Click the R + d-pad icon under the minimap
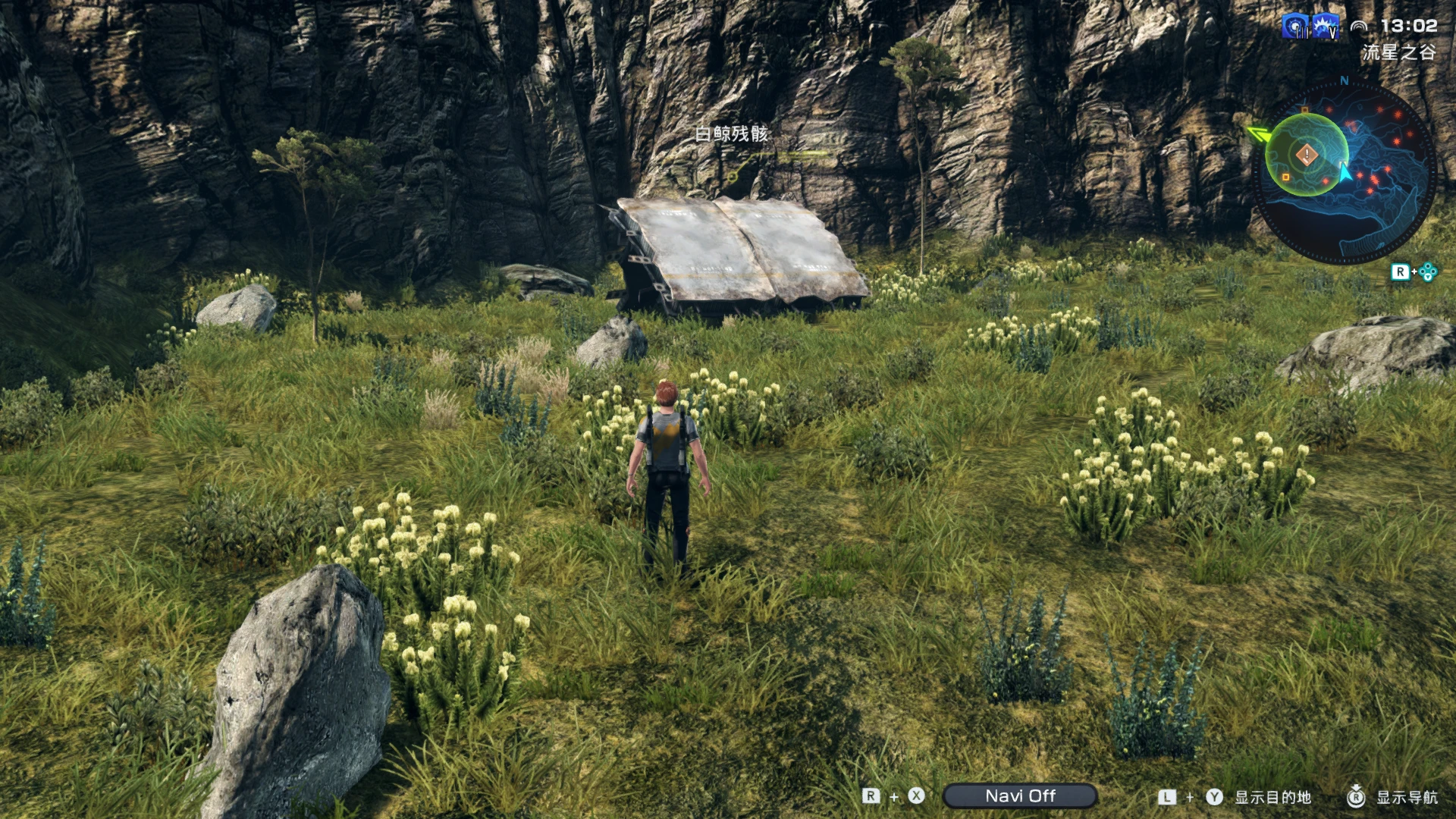1456x819 pixels. [x=1412, y=270]
